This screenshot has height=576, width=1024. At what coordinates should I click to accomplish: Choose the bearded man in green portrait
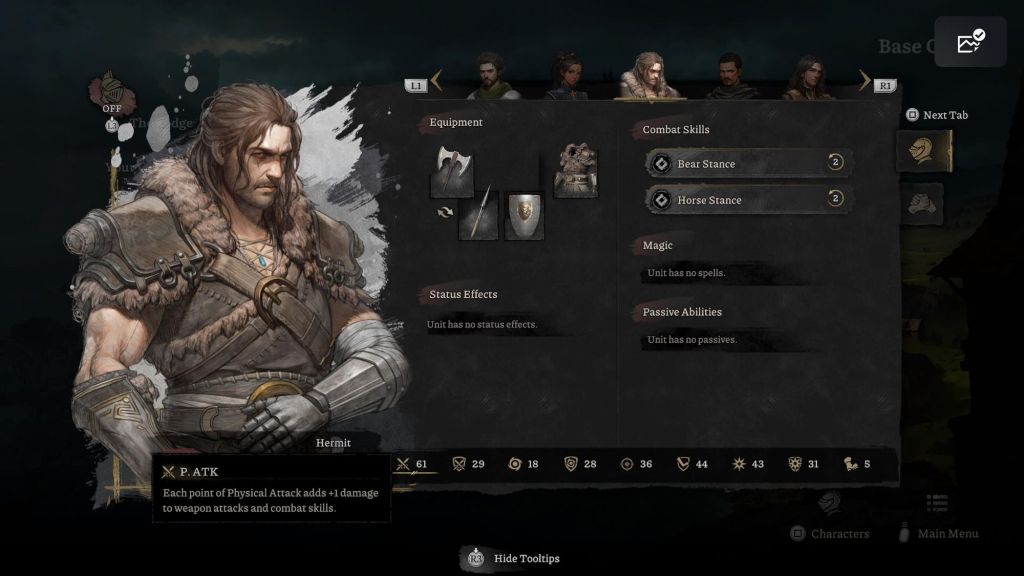[x=491, y=78]
